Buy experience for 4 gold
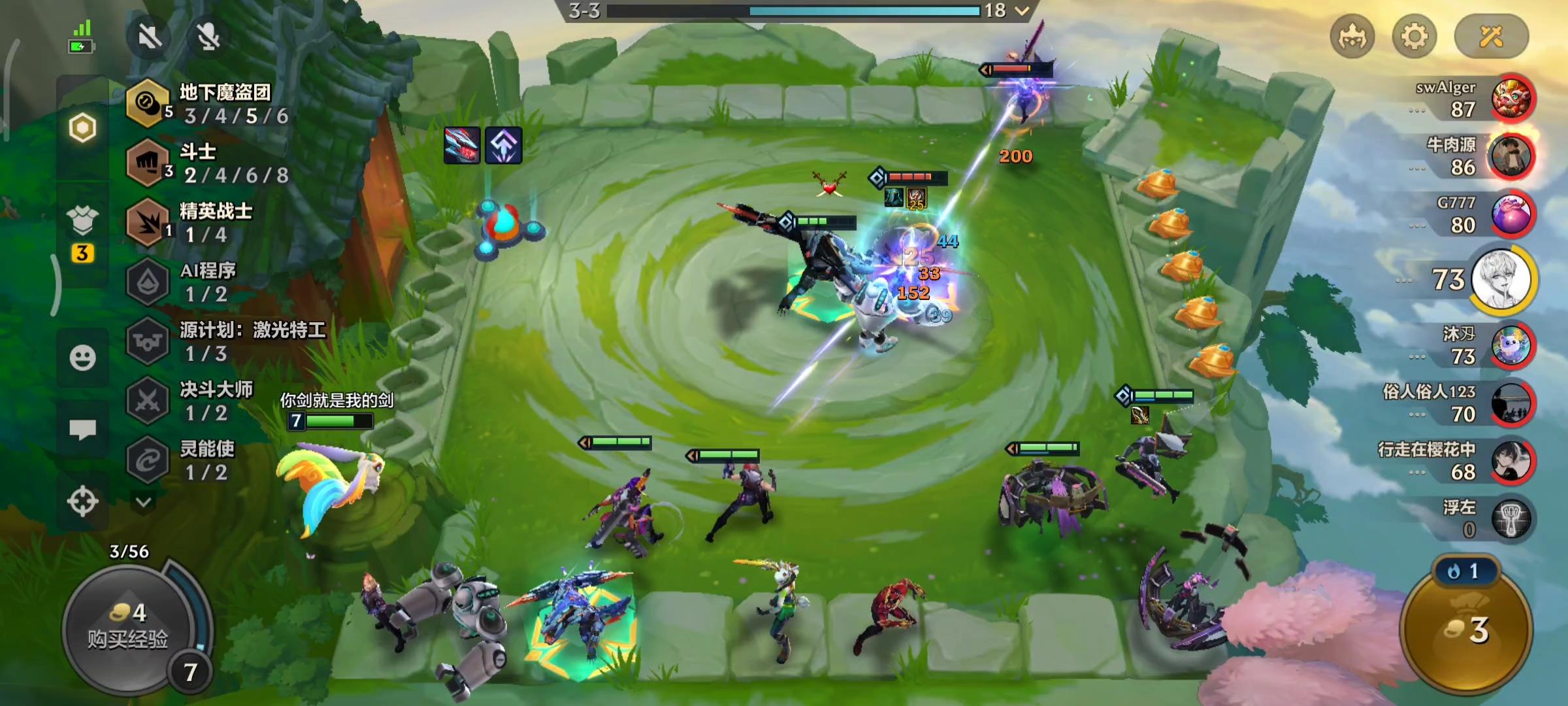 point(128,626)
